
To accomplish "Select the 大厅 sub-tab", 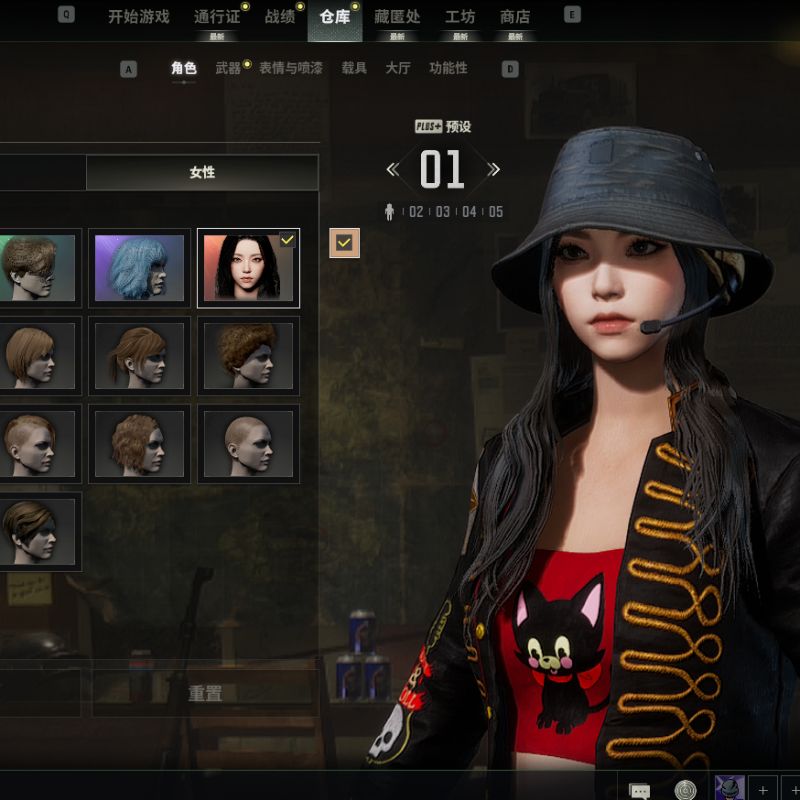I will point(398,69).
